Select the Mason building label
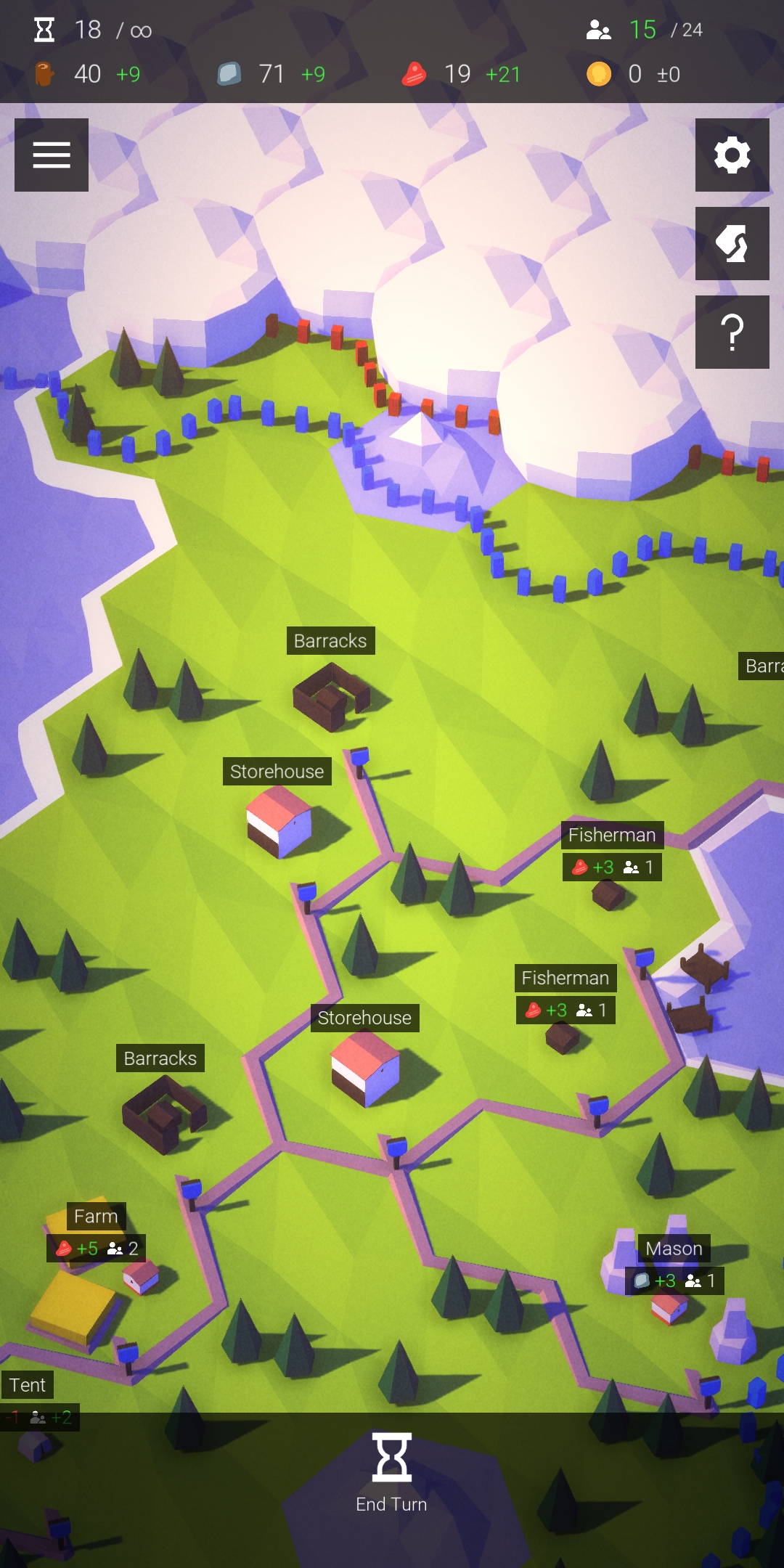Screen dimensions: 784x1568 pyautogui.click(x=674, y=1249)
